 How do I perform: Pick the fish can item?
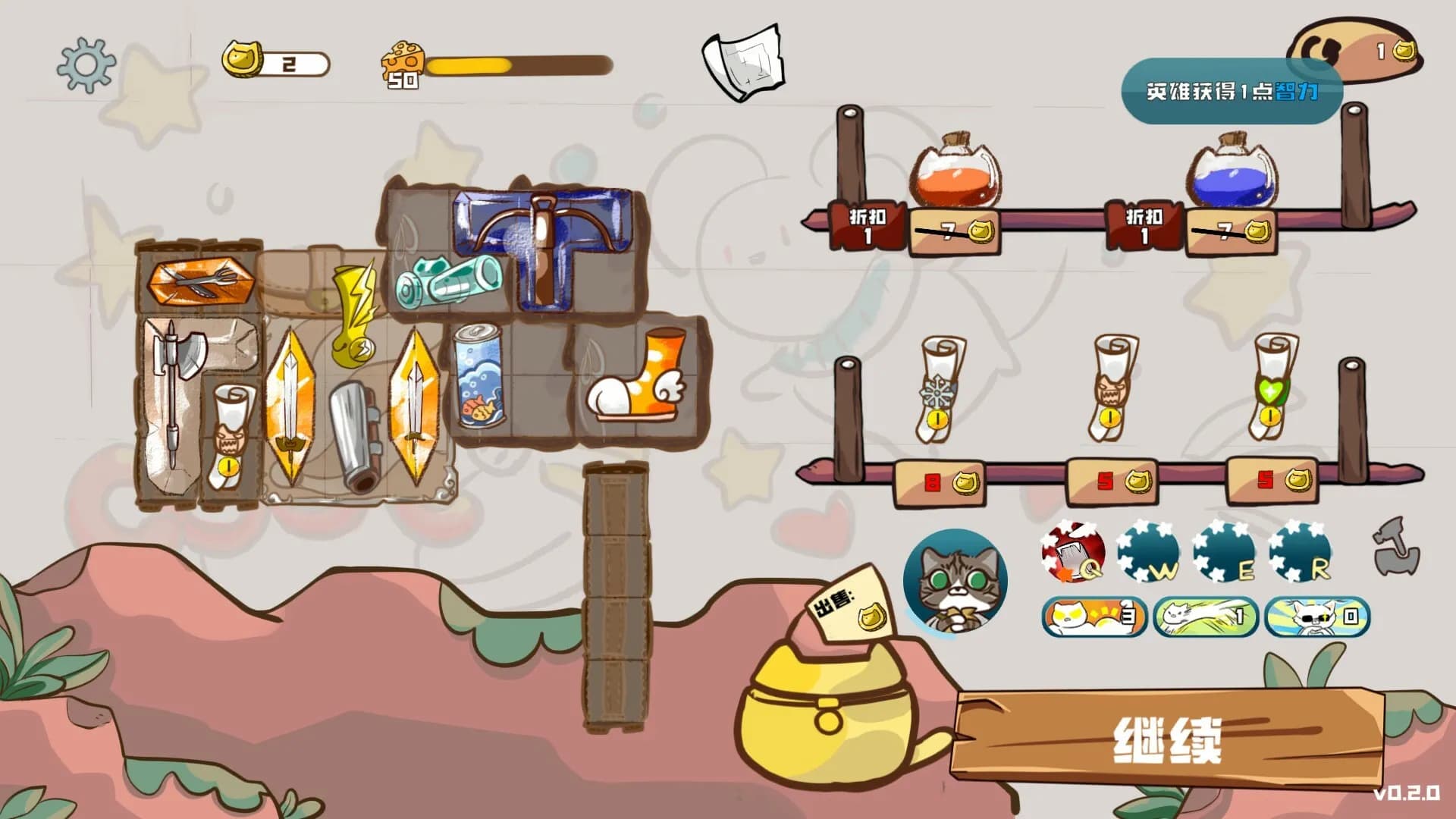pos(479,375)
